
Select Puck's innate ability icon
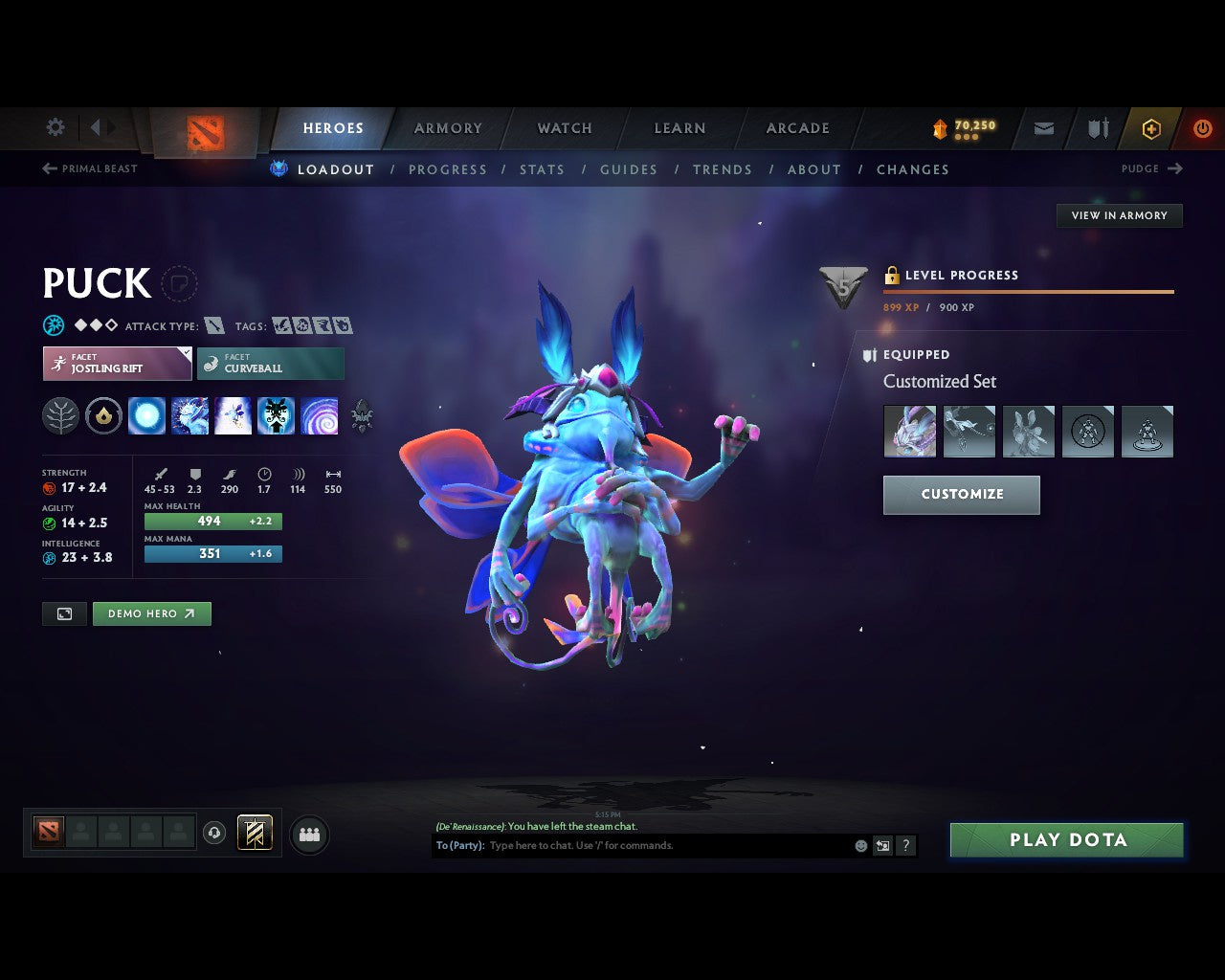103,415
